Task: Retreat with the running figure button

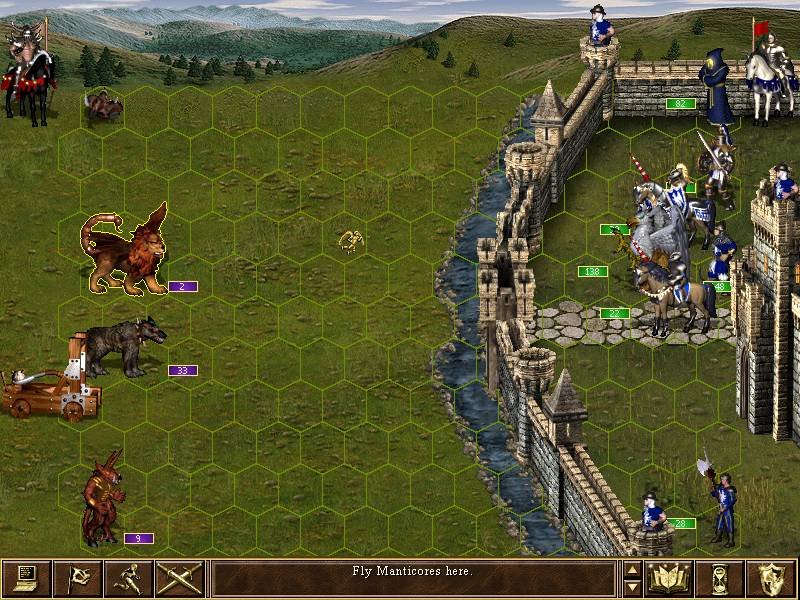Action: 129,578
